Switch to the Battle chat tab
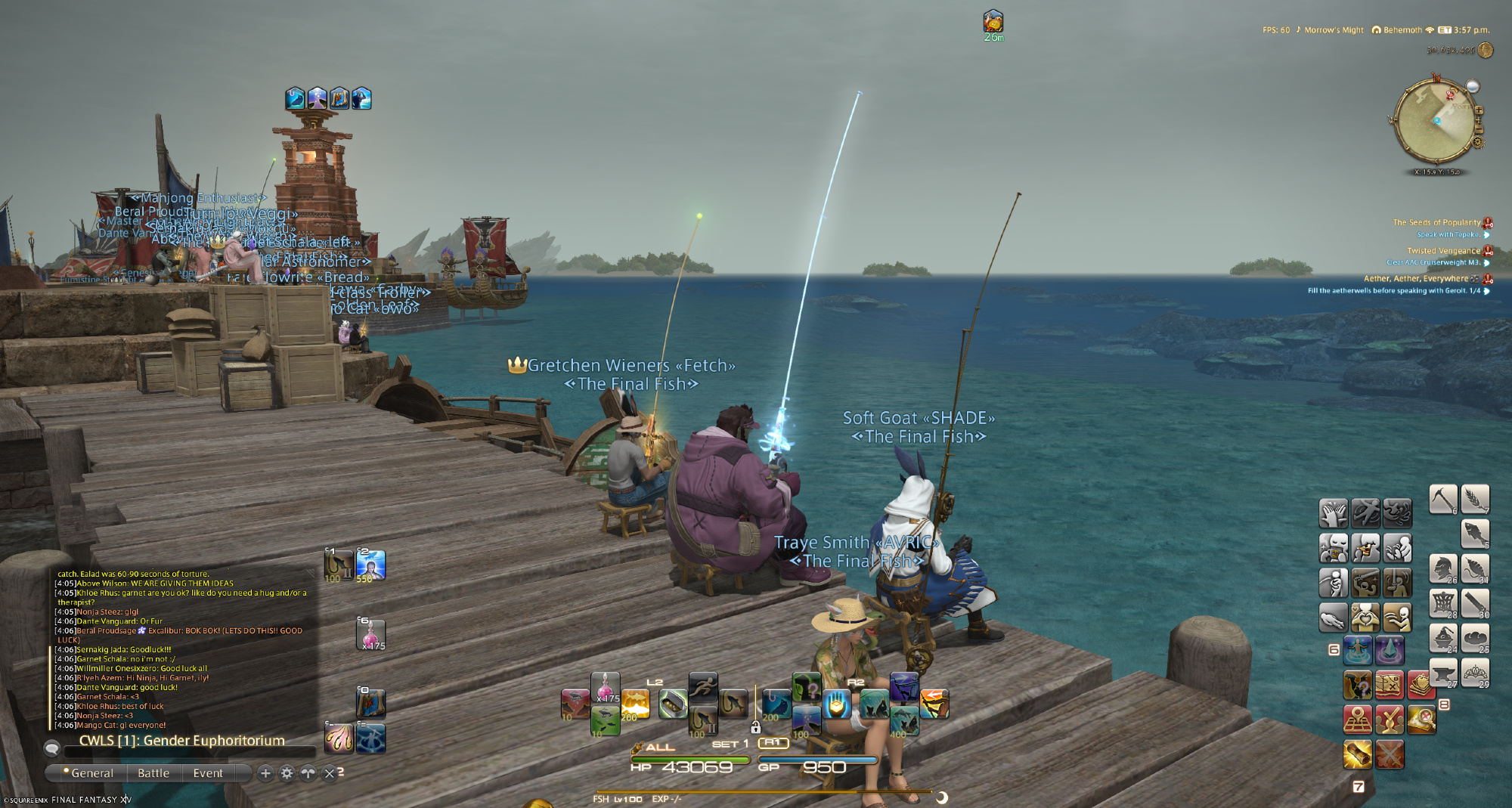The width and height of the screenshot is (1512, 808). click(153, 773)
